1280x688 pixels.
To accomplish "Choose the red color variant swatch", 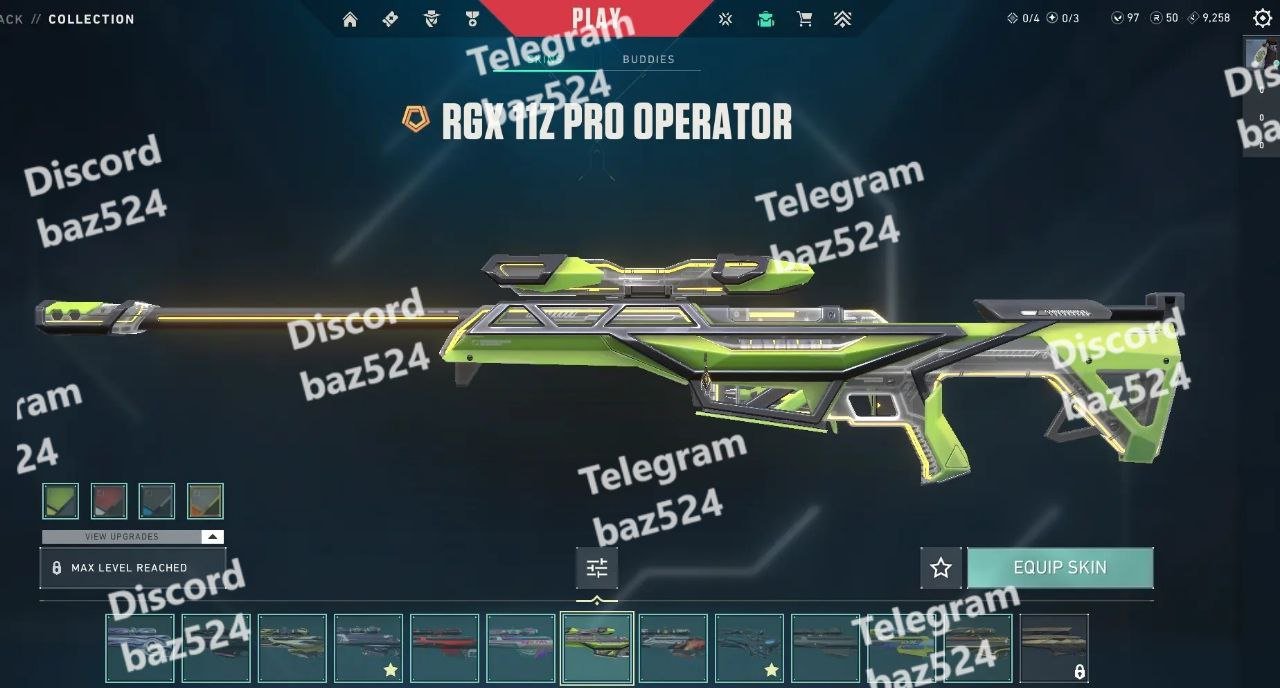I will click(x=109, y=501).
